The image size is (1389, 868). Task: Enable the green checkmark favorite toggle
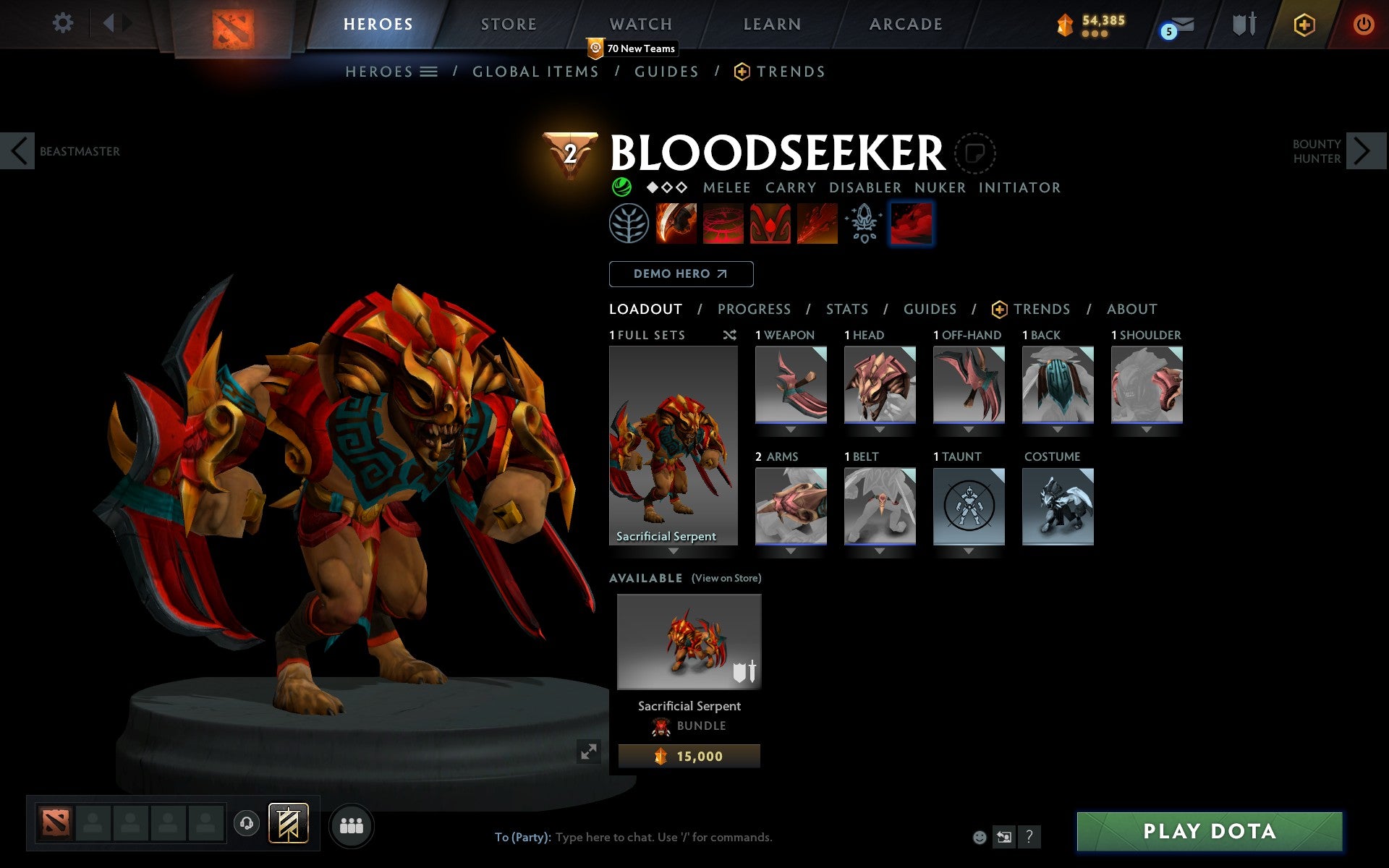(621, 187)
